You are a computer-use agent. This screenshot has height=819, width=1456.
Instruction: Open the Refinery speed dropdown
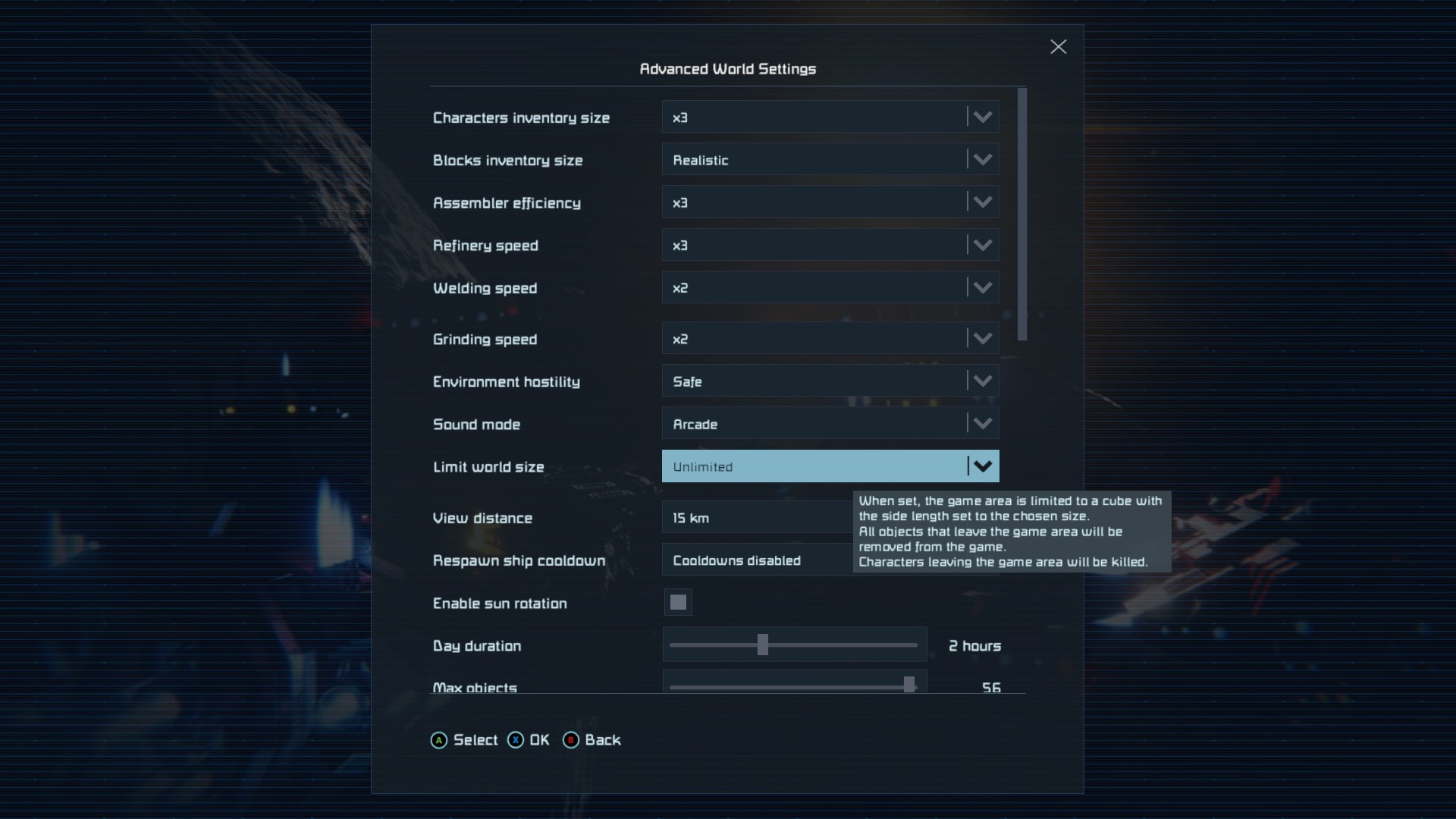(x=830, y=245)
